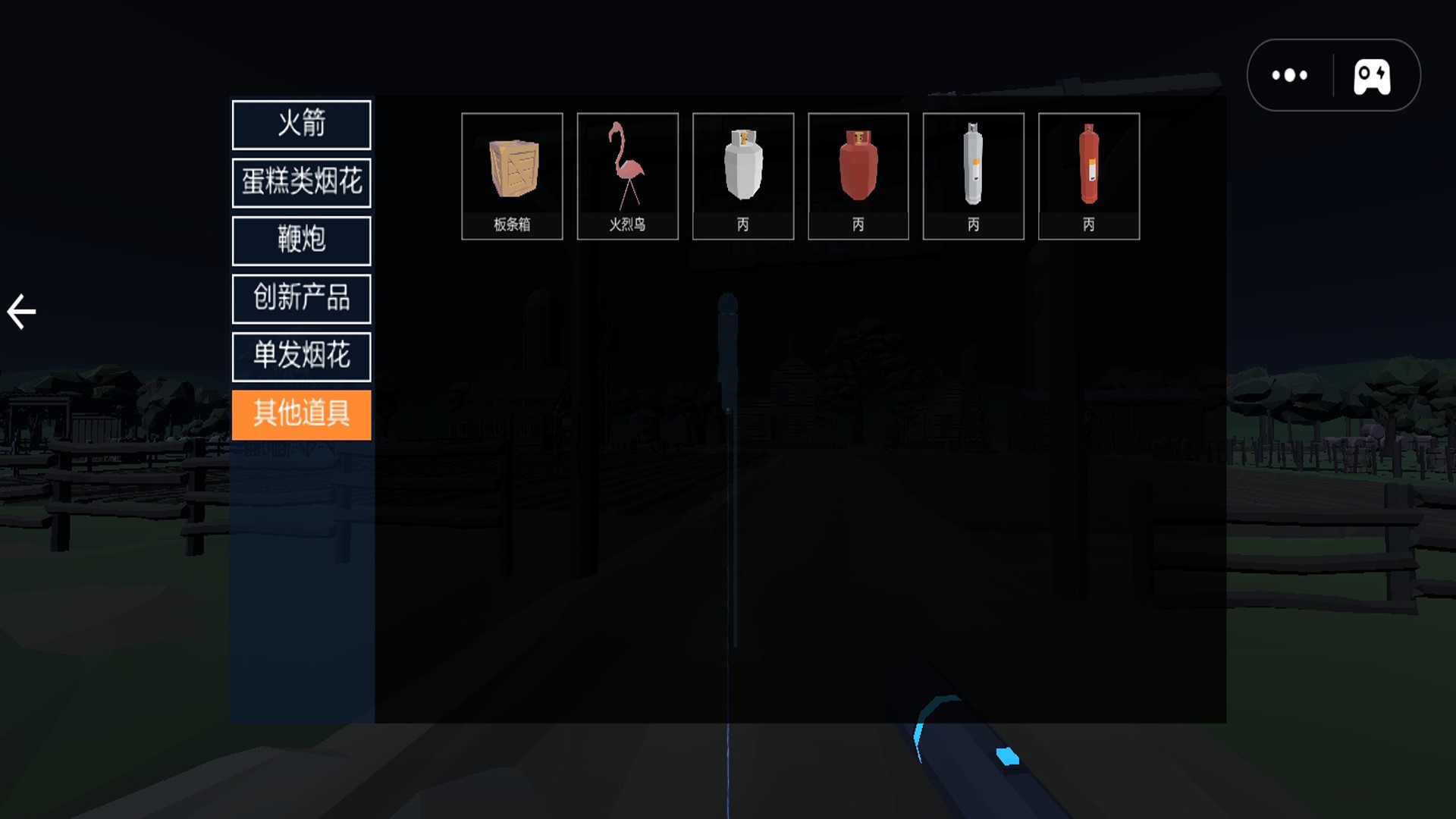Choose the tall red gas cylinder
This screenshot has height=819, width=1456.
click(x=1088, y=176)
